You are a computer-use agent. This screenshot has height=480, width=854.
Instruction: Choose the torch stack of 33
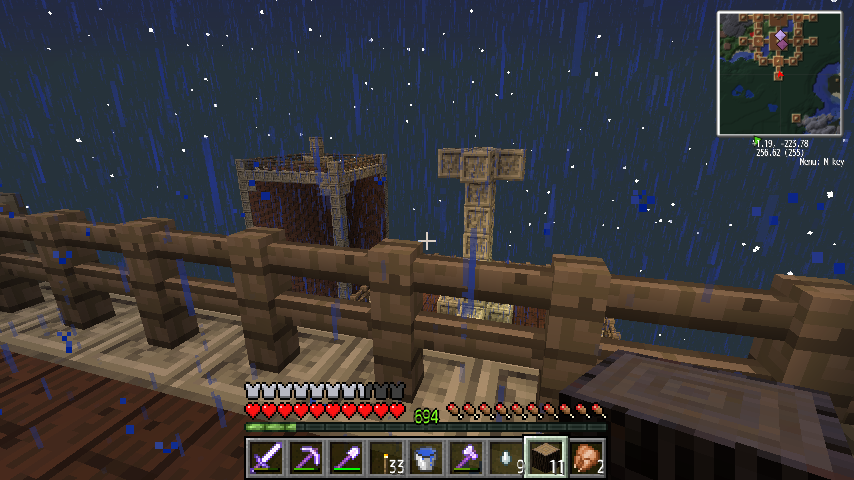click(x=386, y=458)
